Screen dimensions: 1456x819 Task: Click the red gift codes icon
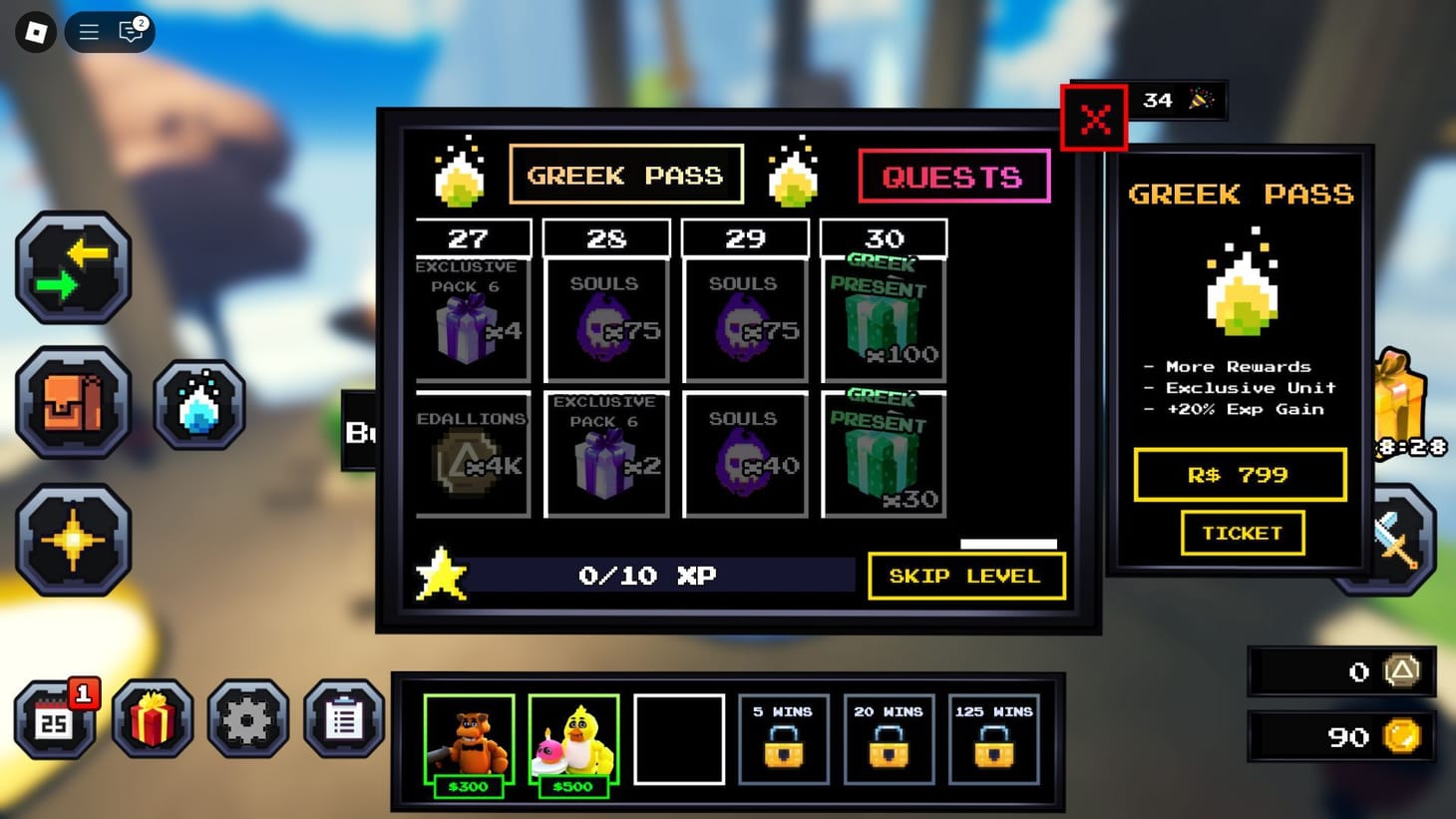(x=152, y=718)
